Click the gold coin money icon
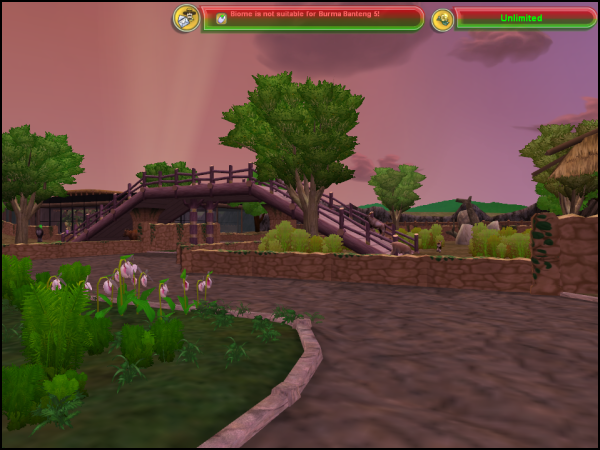This screenshot has height=450, width=600. (442, 19)
